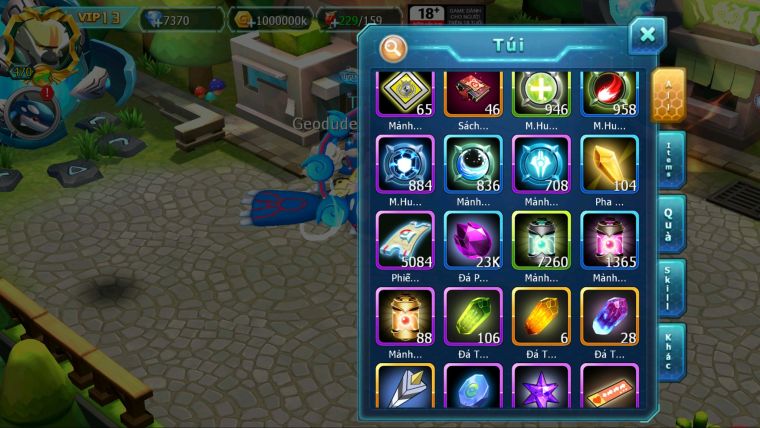
Task: Select the orange honeycomb All tab
Action: point(668,96)
